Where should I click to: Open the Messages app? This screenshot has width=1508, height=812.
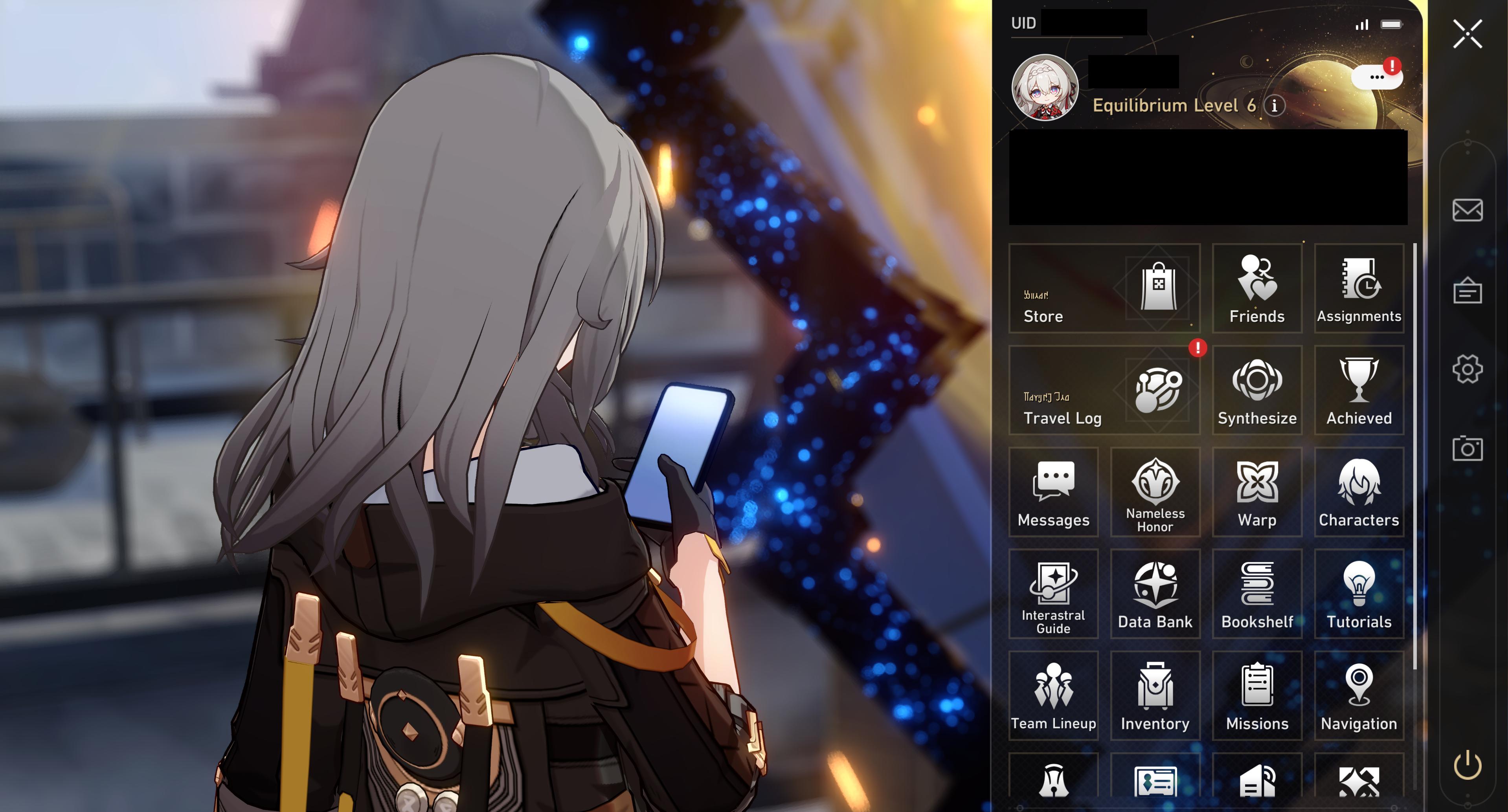coord(1053,493)
